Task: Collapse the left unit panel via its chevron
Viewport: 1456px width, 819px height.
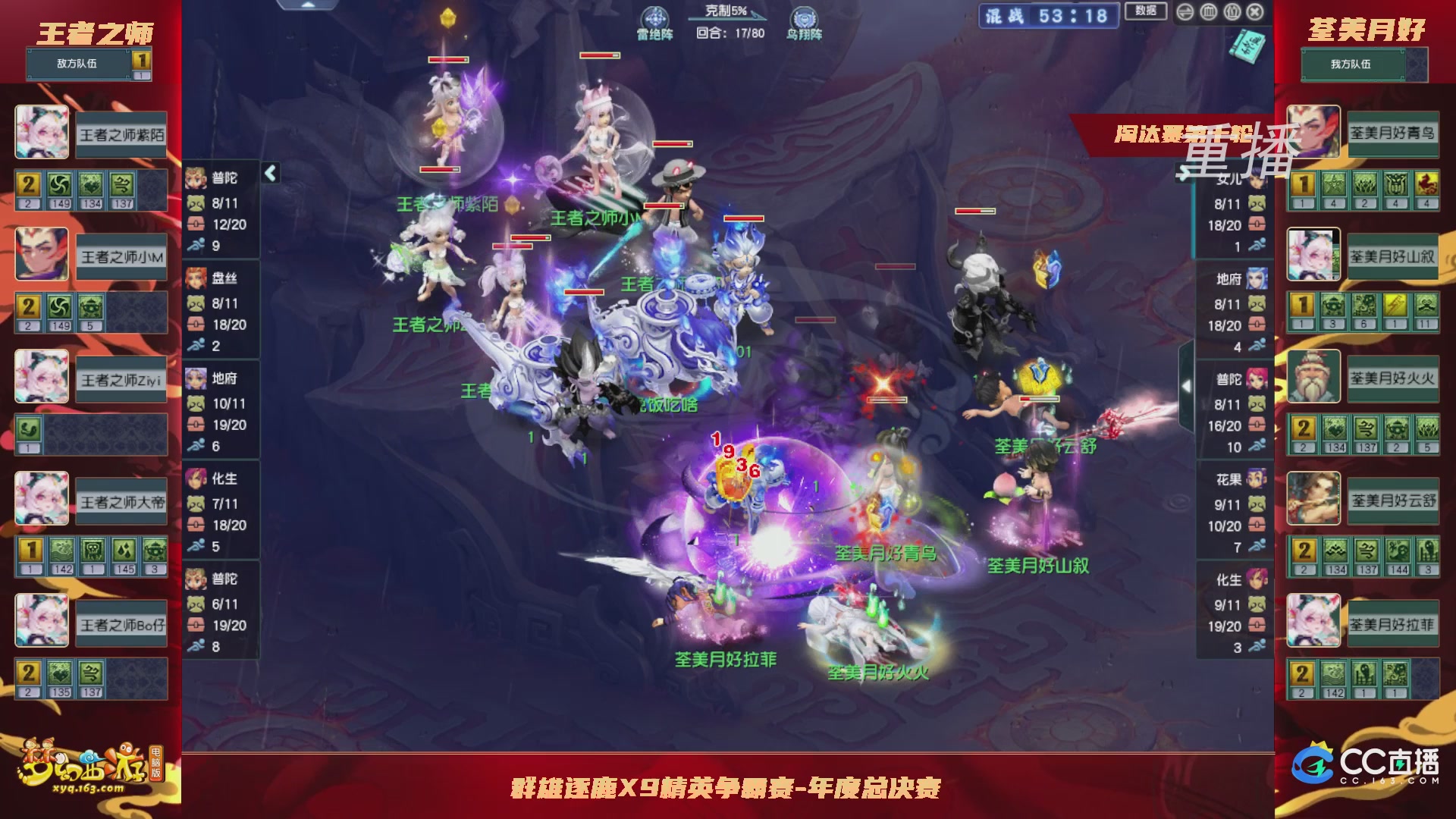Action: click(x=269, y=173)
